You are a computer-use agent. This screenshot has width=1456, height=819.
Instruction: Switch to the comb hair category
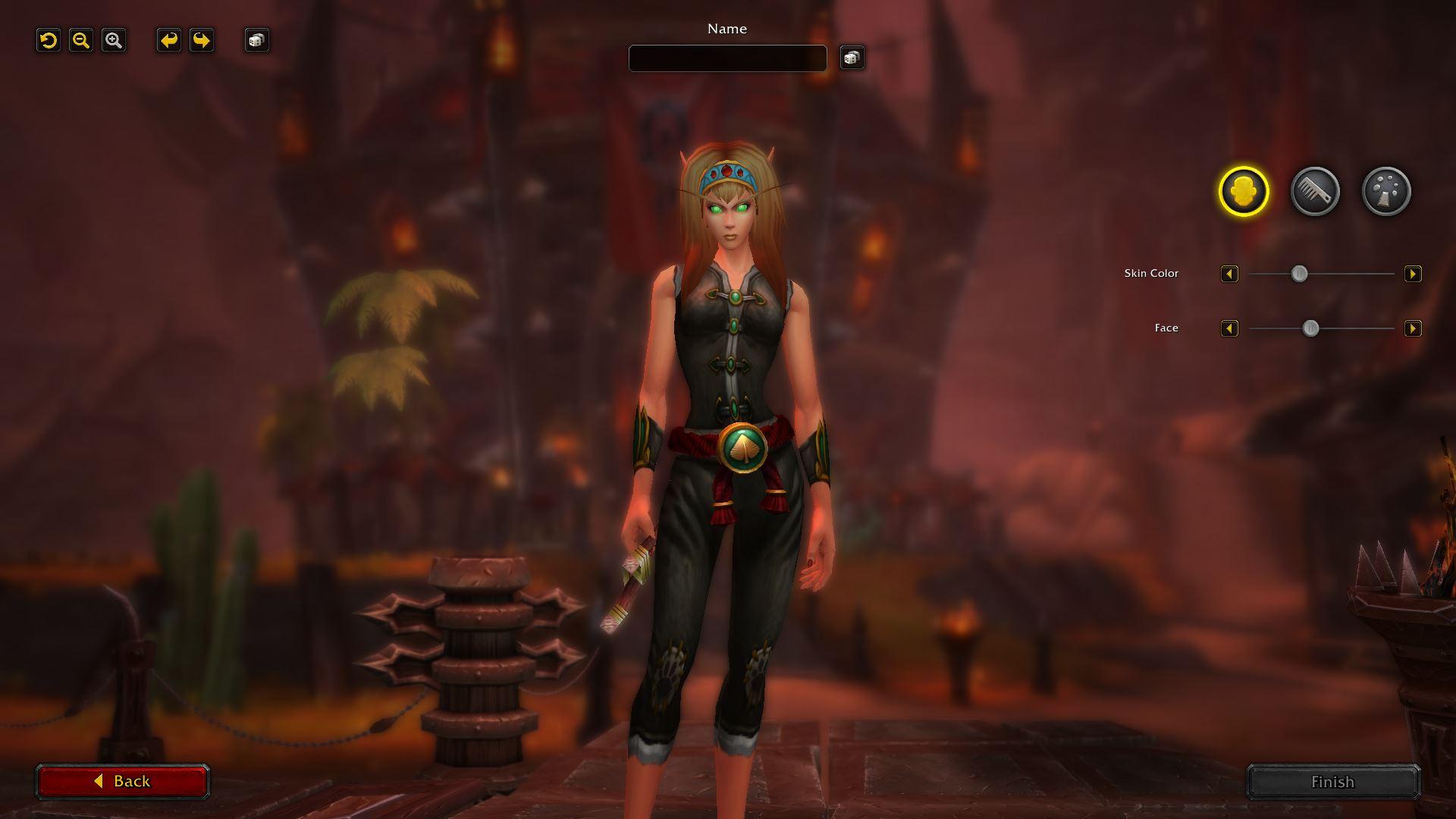[x=1315, y=191]
